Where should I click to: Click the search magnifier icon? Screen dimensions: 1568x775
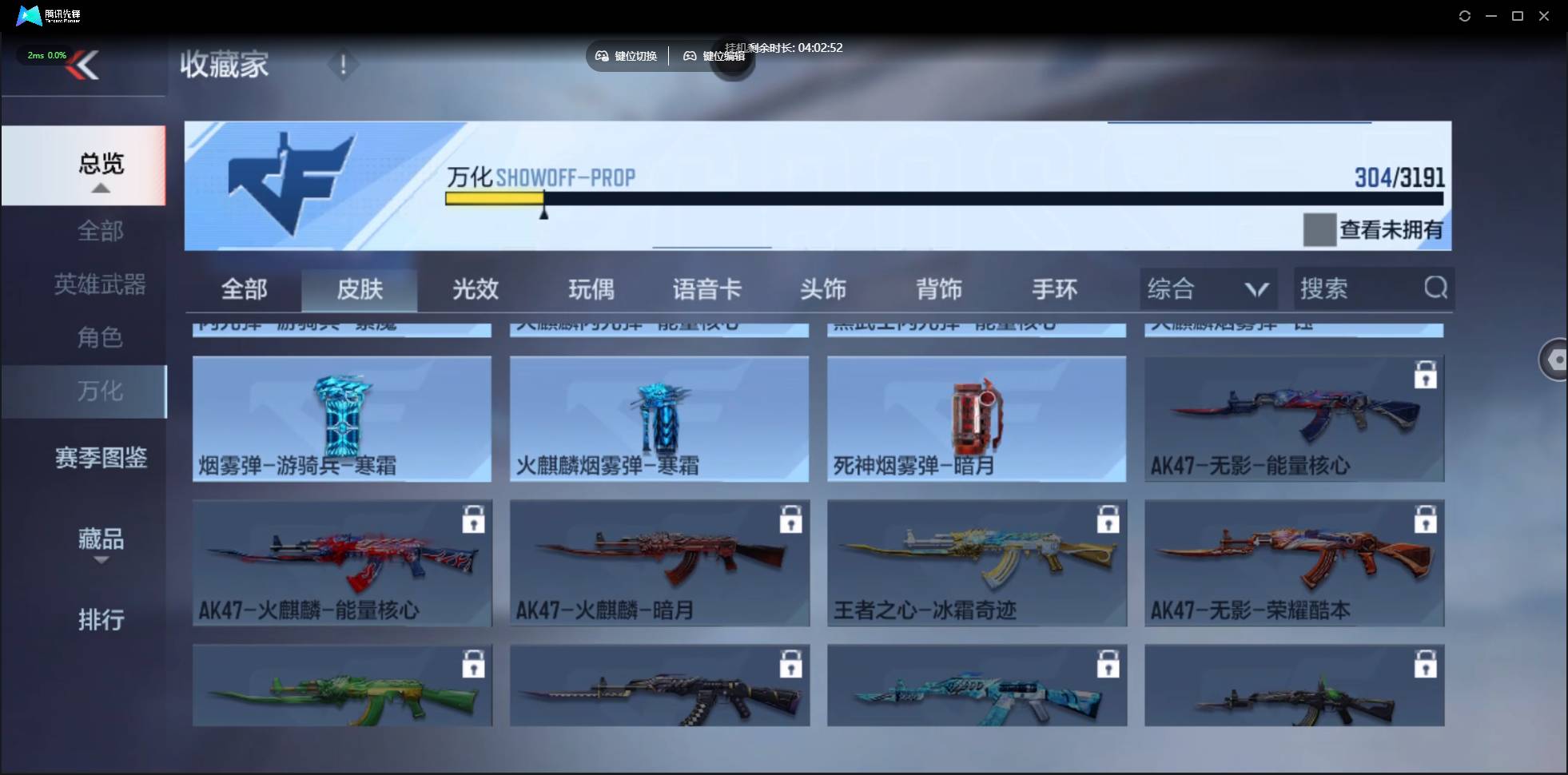(x=1436, y=288)
